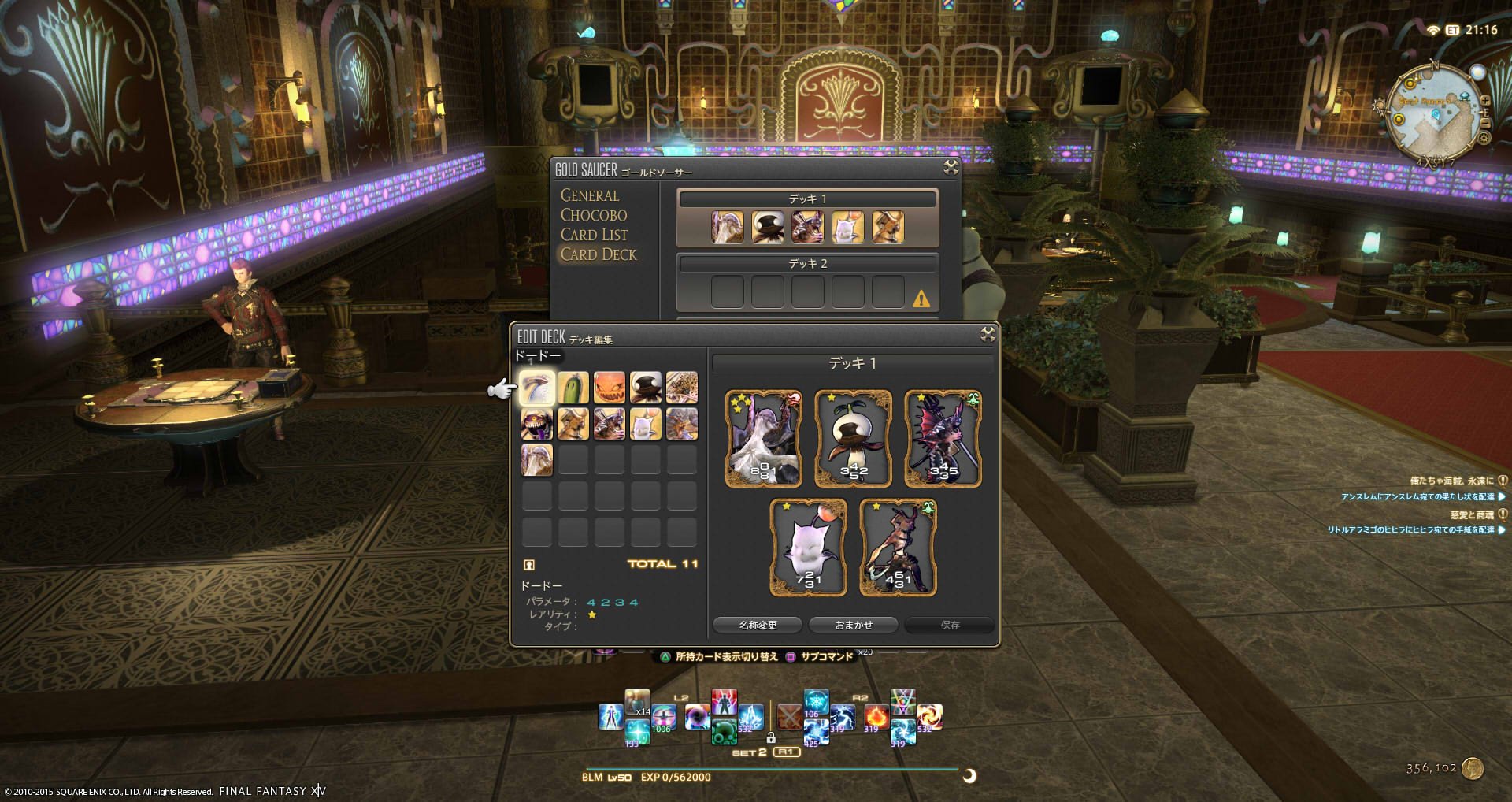Screen dimensions: 1512x802
Task: Expand the デッキ 2 deck slot
Action: [809, 264]
